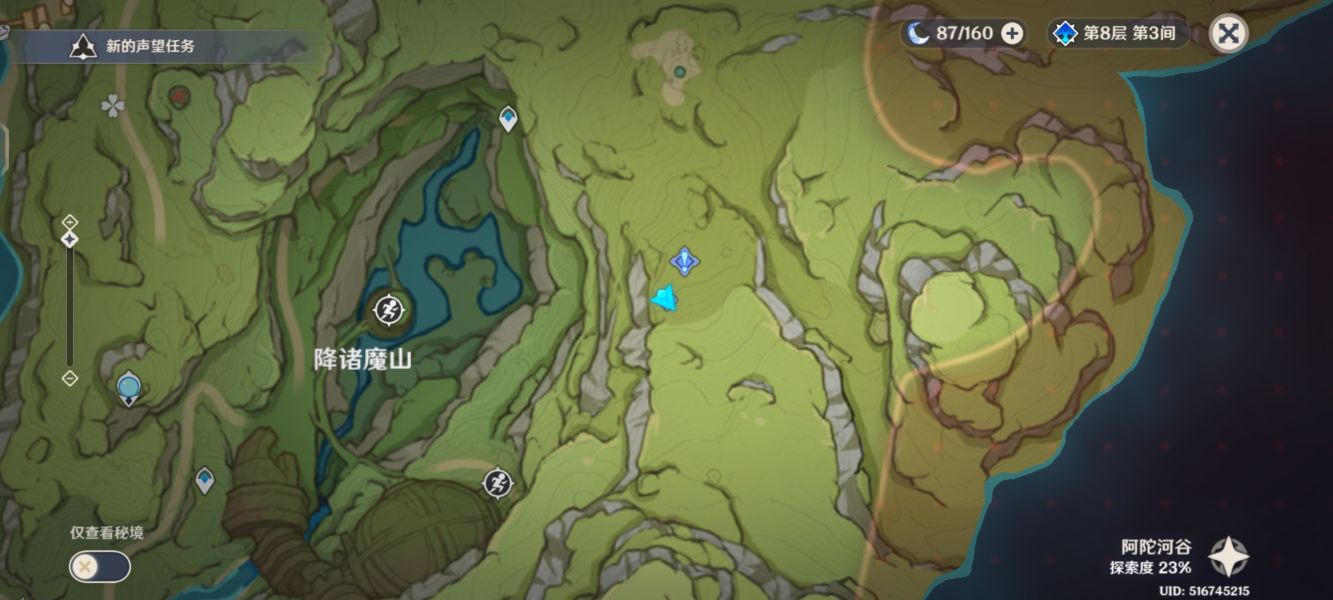Click the cyan player position arrow

(x=664, y=298)
